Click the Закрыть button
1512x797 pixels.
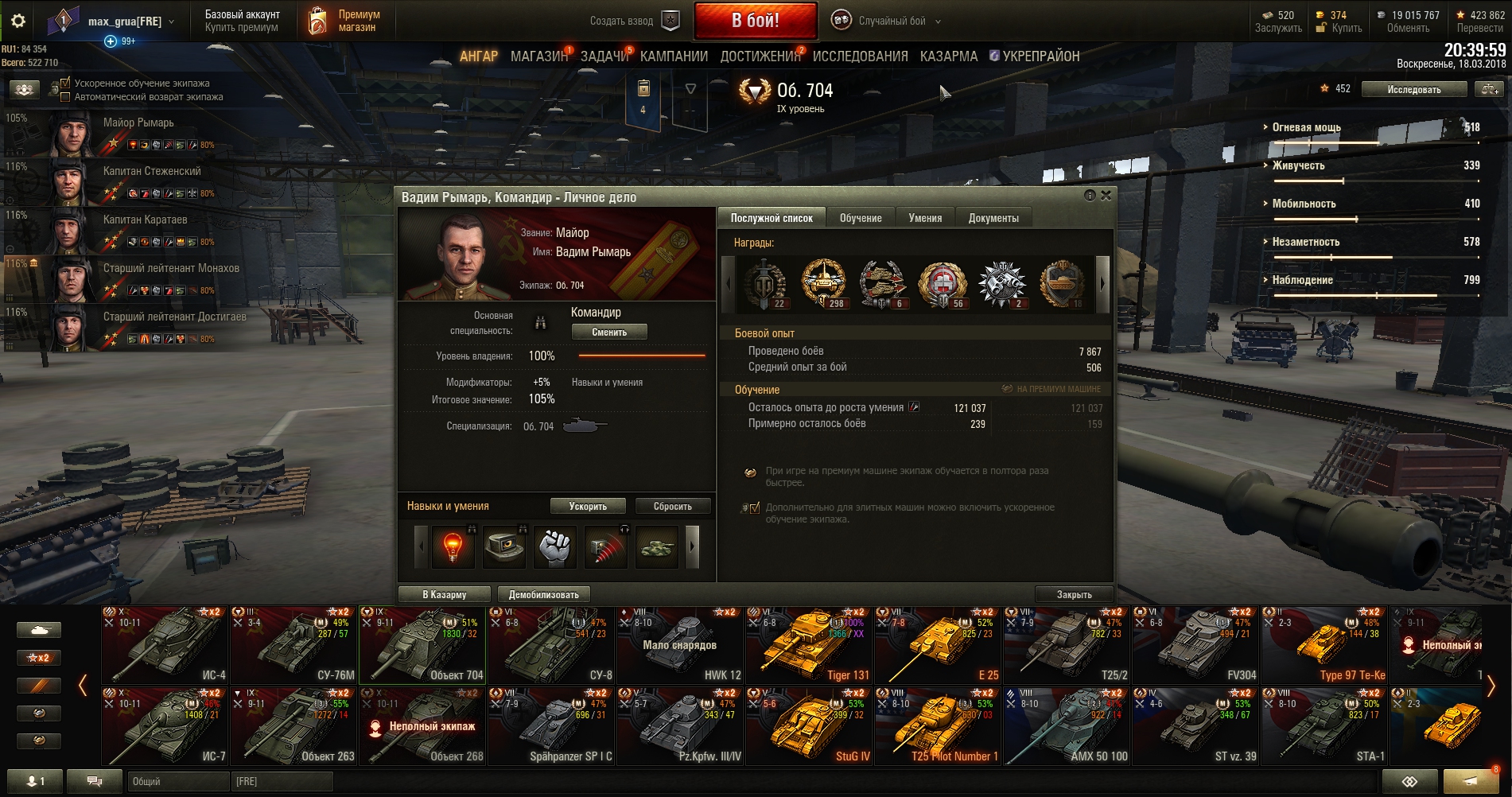tap(1074, 594)
